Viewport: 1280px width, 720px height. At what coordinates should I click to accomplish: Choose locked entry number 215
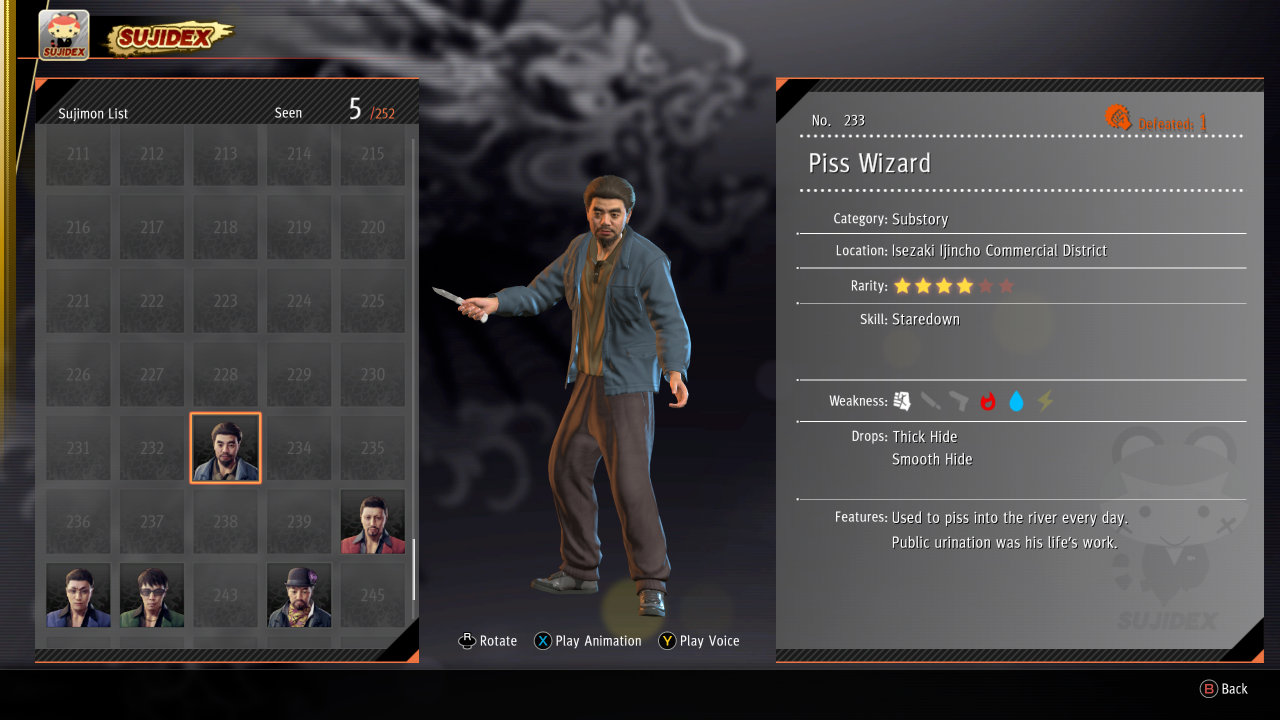372,154
